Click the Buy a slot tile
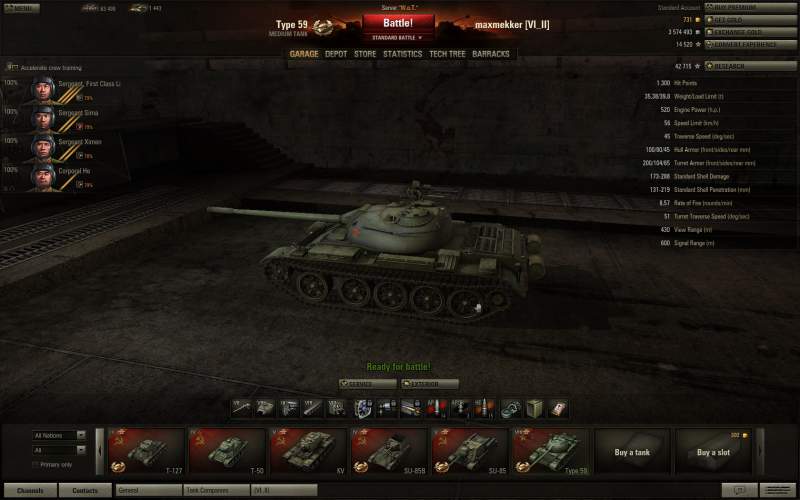800x500 pixels. 713,450
